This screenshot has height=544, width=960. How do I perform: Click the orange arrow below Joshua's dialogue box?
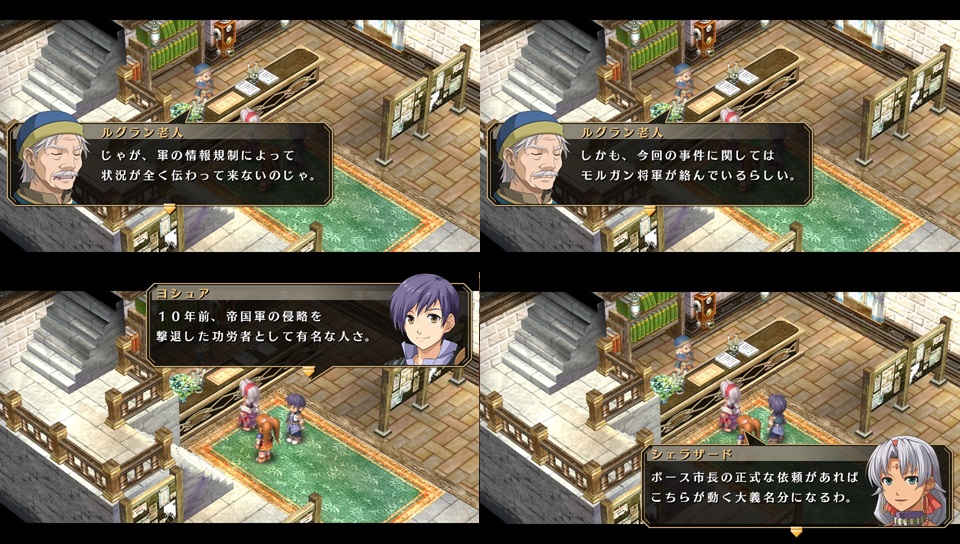point(308,372)
